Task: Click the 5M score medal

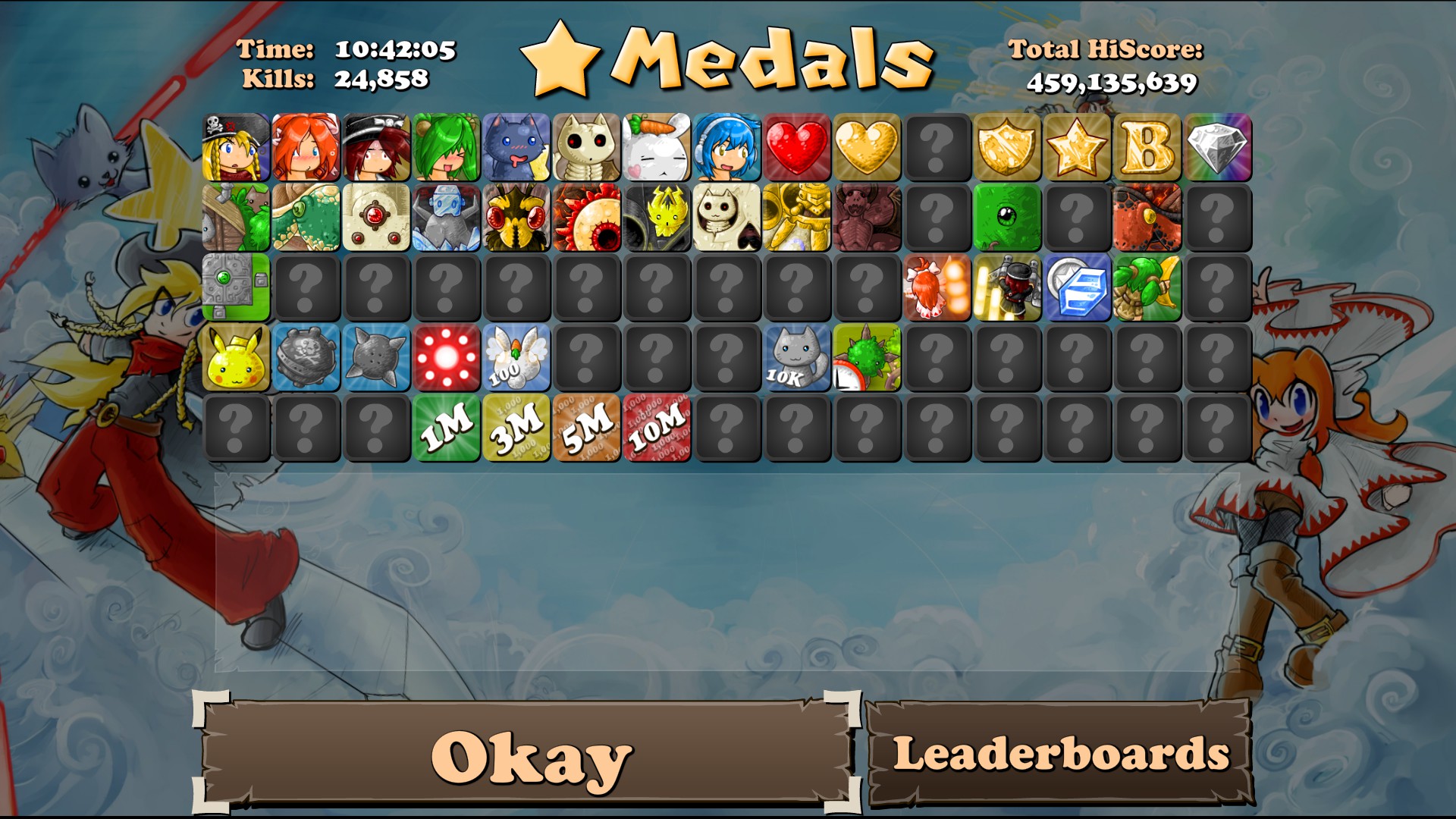Action: 586,428
